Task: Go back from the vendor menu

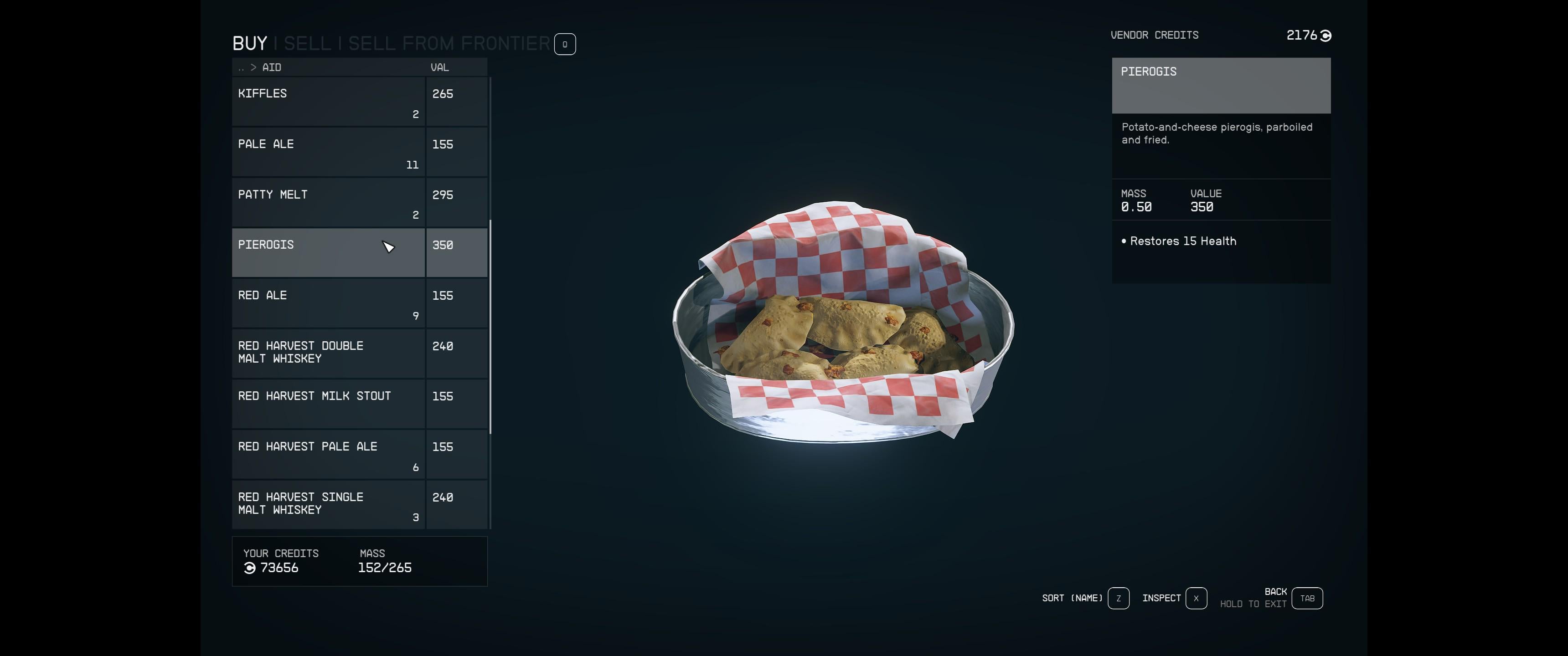Action: click(1307, 598)
